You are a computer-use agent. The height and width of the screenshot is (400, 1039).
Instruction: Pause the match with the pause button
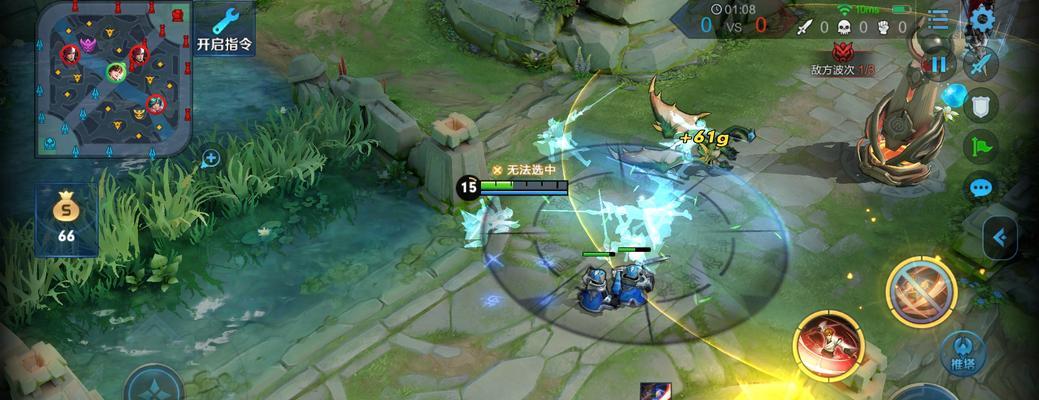click(938, 65)
